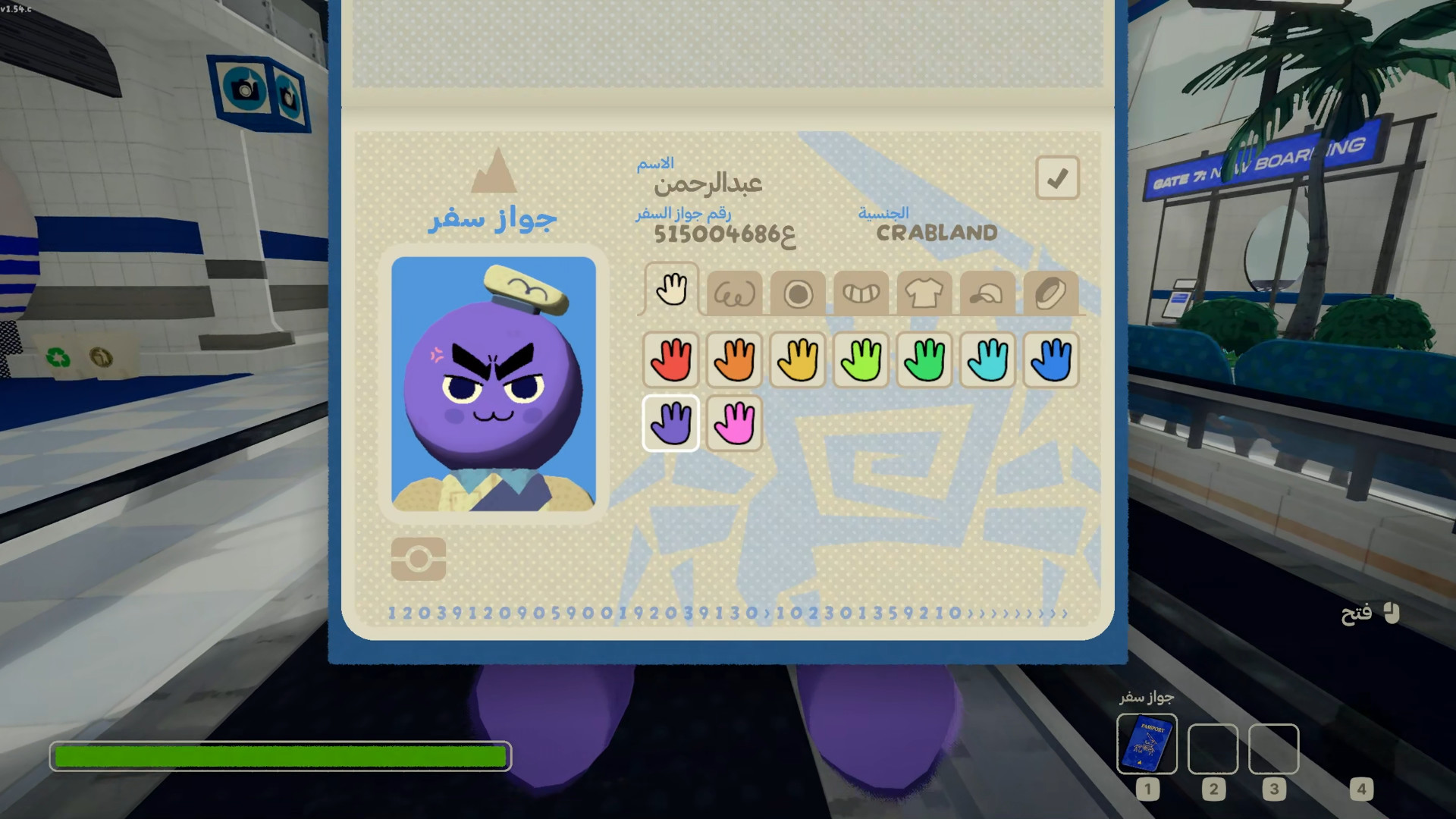Select the passport hotbar slot
Screen dimensions: 1456x819
tap(1147, 745)
